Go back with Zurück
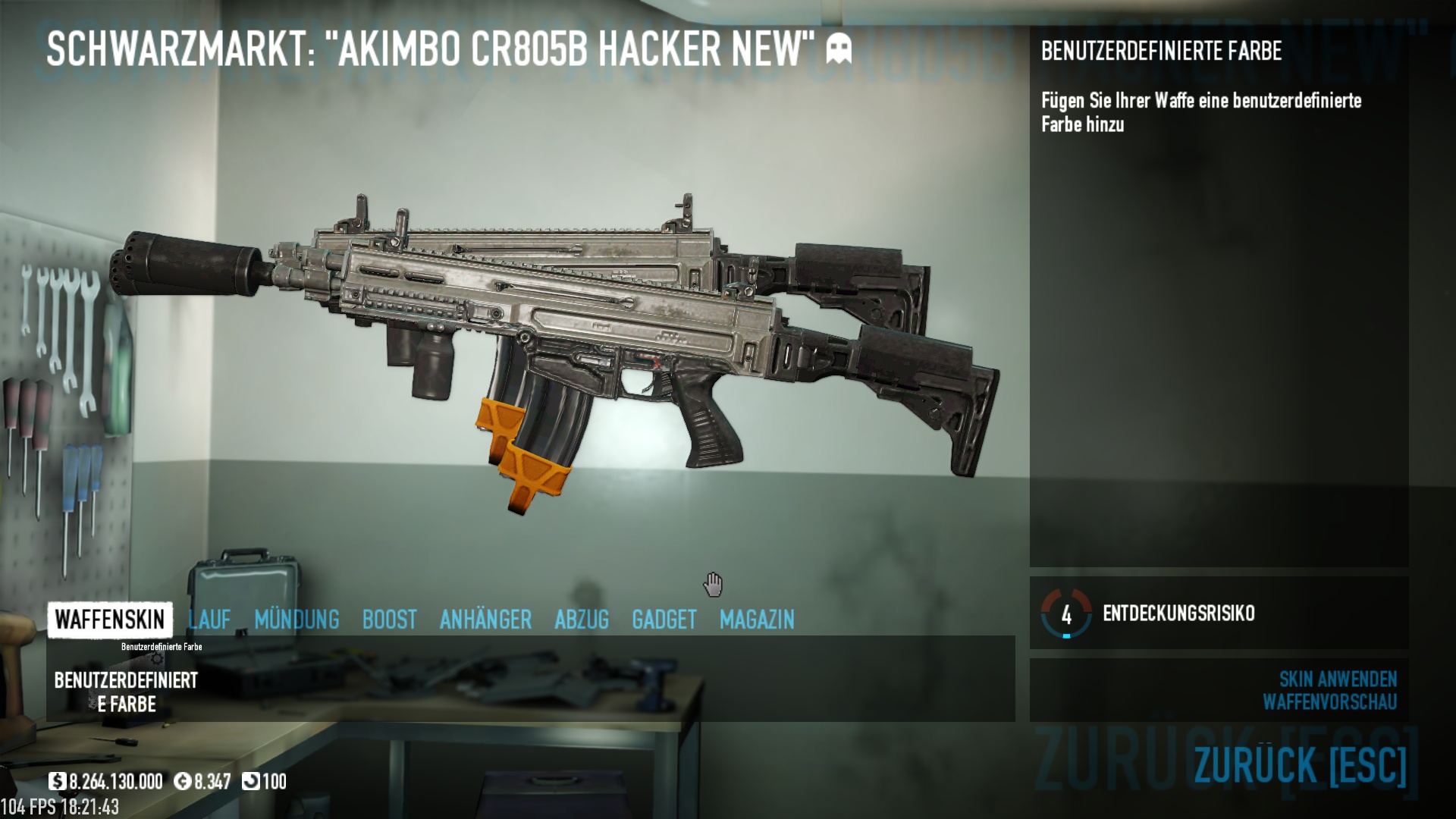Screen dimensions: 1456x819 (1300, 764)
